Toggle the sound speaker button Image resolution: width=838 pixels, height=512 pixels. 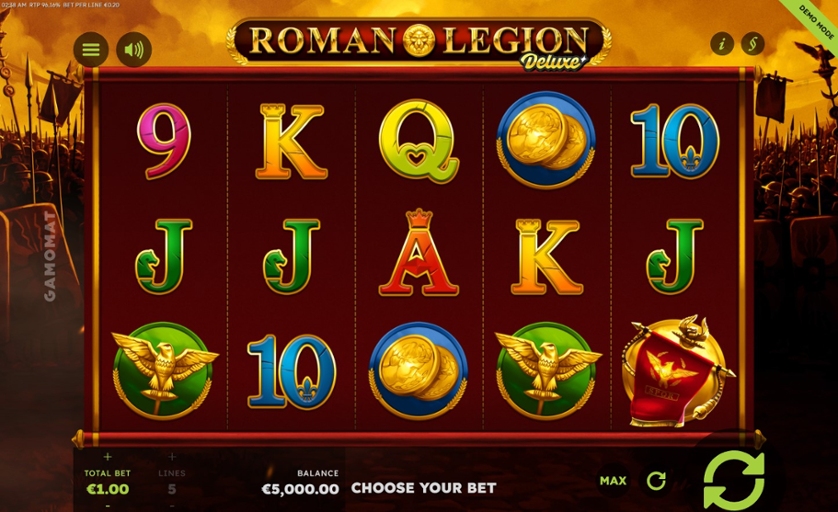(x=134, y=49)
